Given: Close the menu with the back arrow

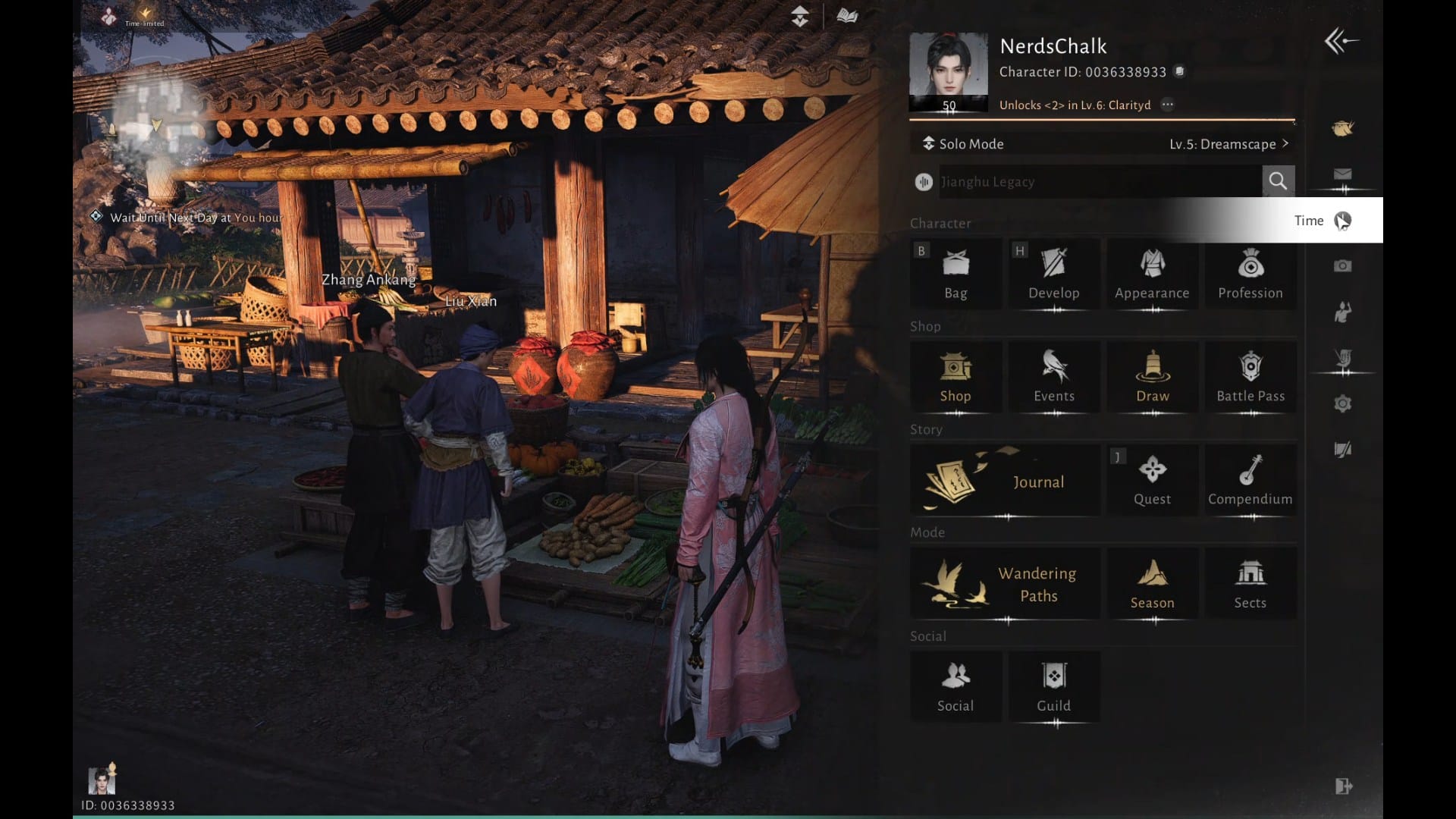Looking at the screenshot, I should 1340,41.
